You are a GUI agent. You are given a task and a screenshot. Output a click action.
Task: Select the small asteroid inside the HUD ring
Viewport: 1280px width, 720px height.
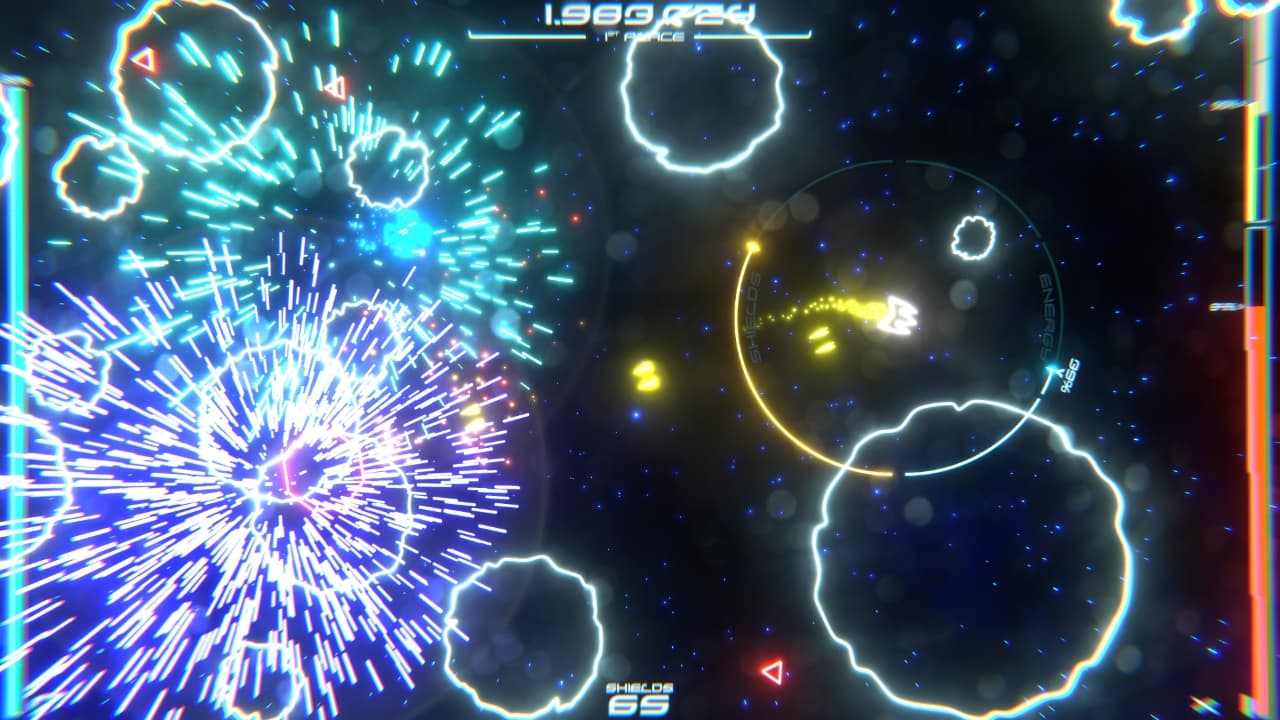[x=971, y=236]
